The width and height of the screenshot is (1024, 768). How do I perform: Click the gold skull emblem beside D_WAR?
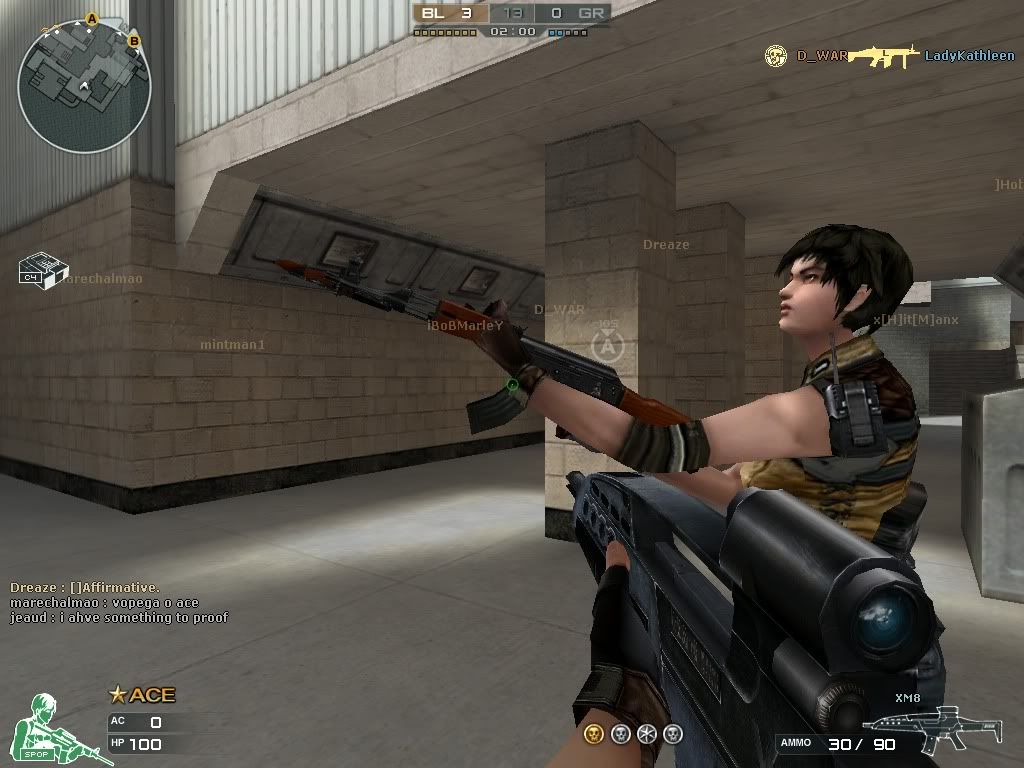click(775, 56)
